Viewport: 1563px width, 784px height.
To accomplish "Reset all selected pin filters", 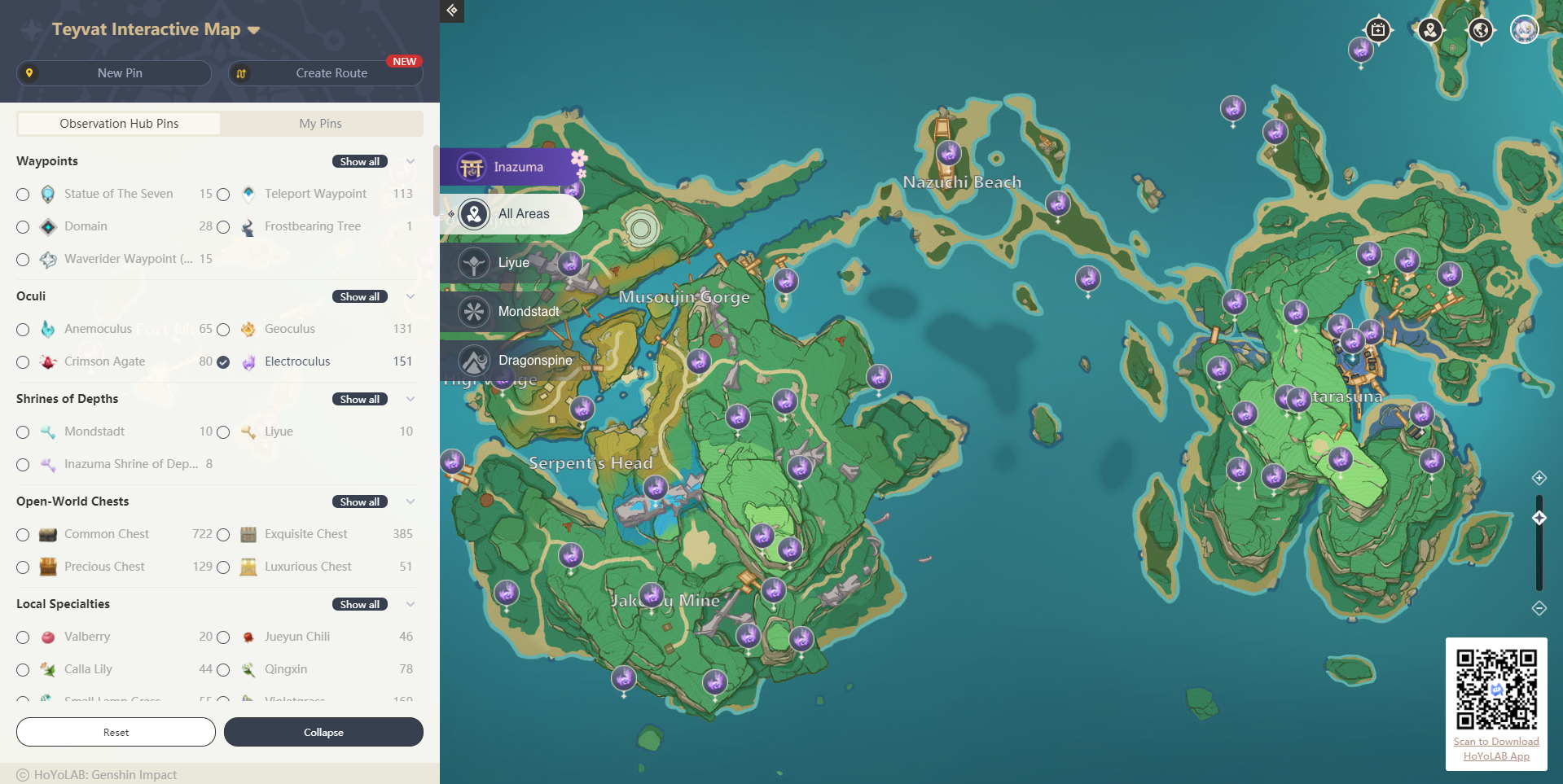I will 116,732.
